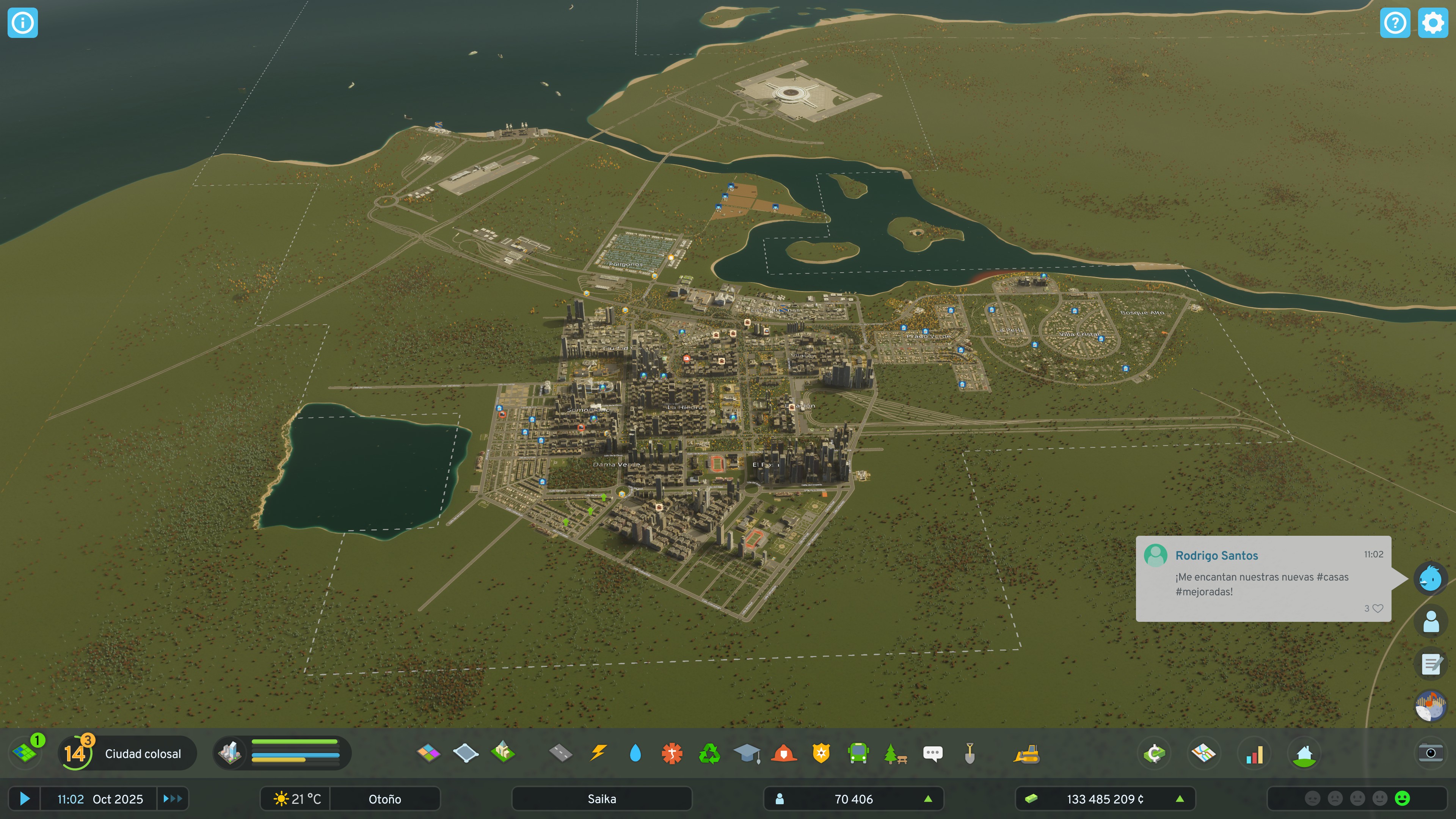Screen dimensions: 1456x819
Task: Resume simulation with the play button
Action: pyautogui.click(x=24, y=799)
